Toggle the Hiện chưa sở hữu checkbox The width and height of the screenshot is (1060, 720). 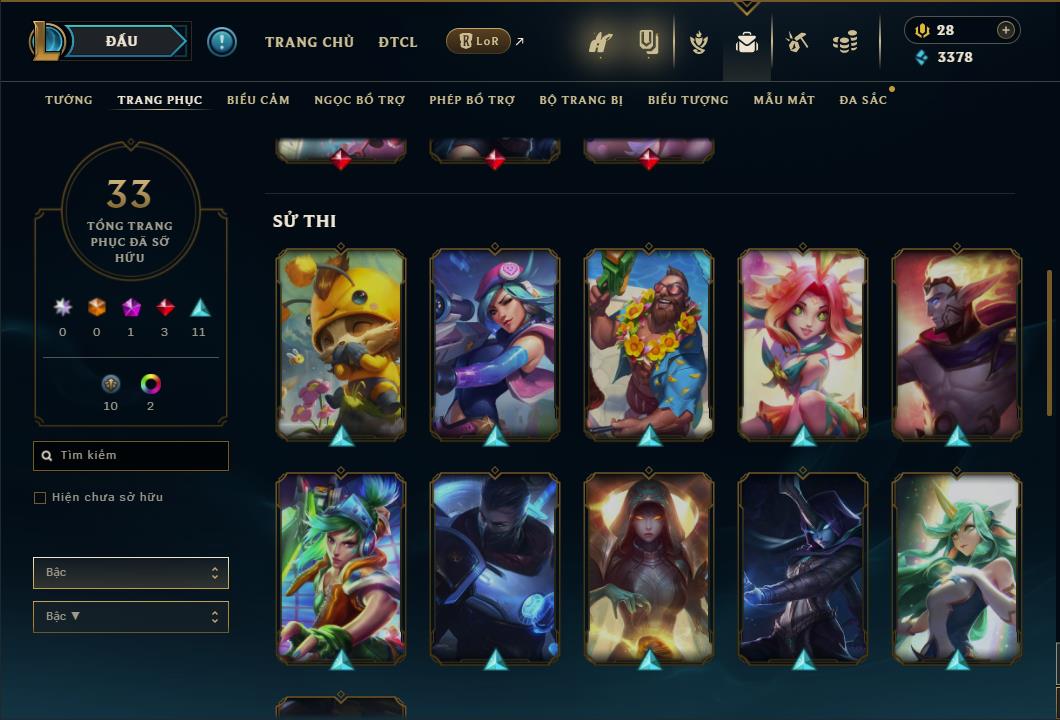(40, 498)
